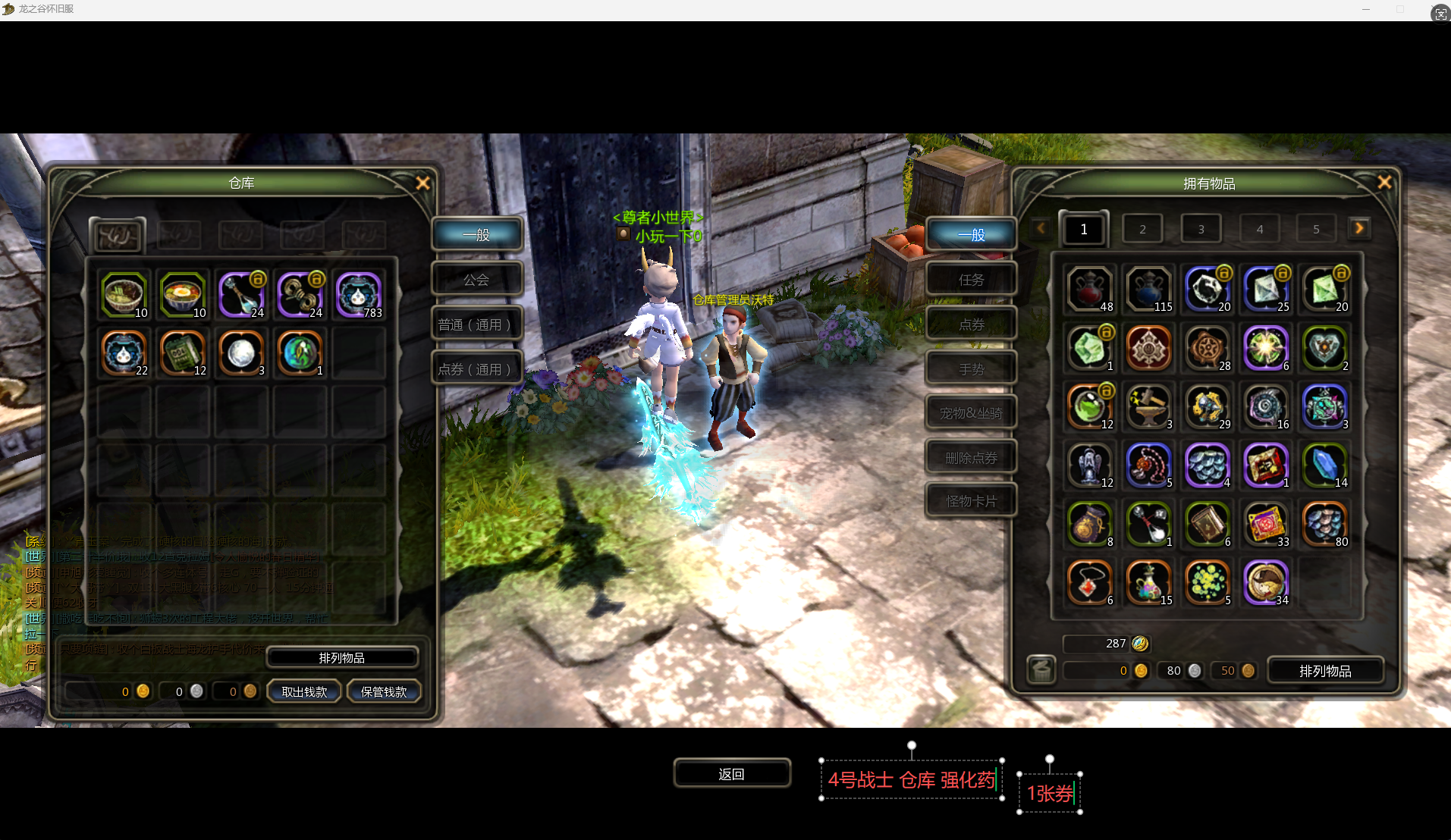Click the 返回 button
This screenshot has width=1451, height=840.
[732, 774]
